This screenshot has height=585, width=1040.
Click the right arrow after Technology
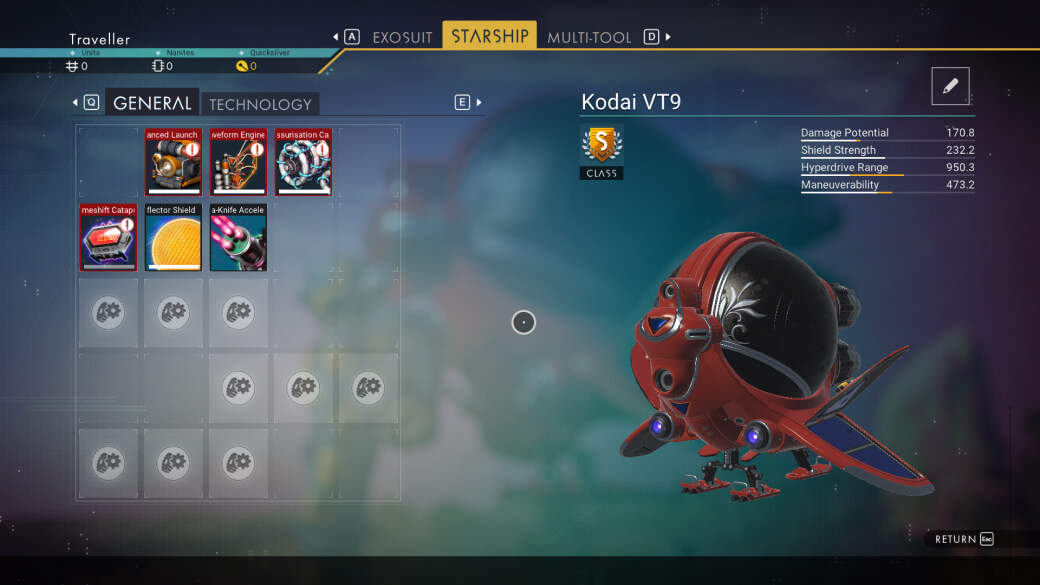coord(479,102)
